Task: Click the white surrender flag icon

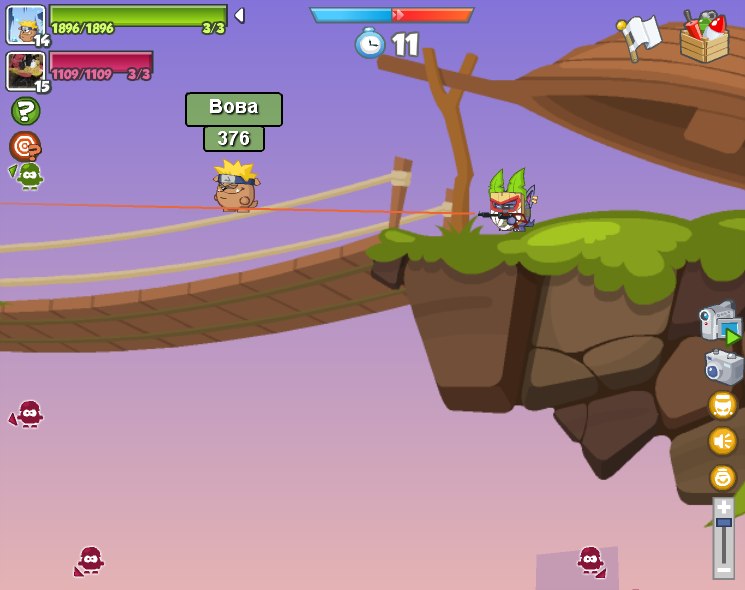Action: tap(639, 37)
